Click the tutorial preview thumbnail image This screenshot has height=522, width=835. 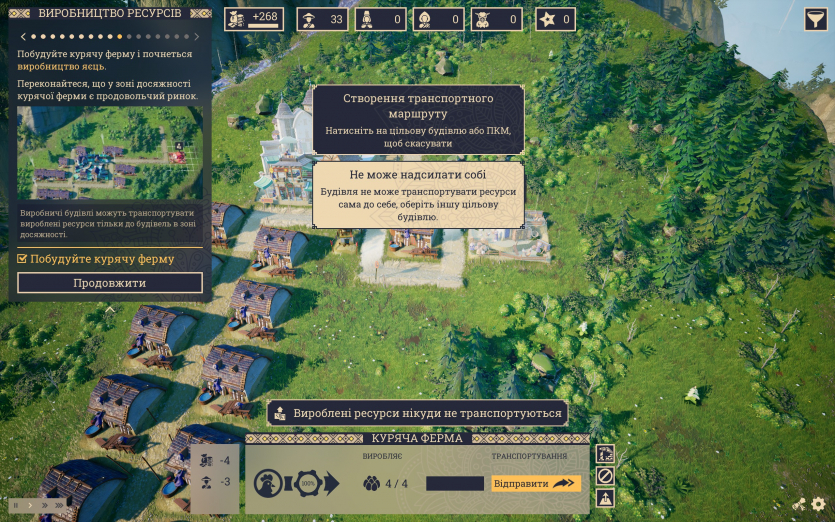pyautogui.click(x=110, y=153)
